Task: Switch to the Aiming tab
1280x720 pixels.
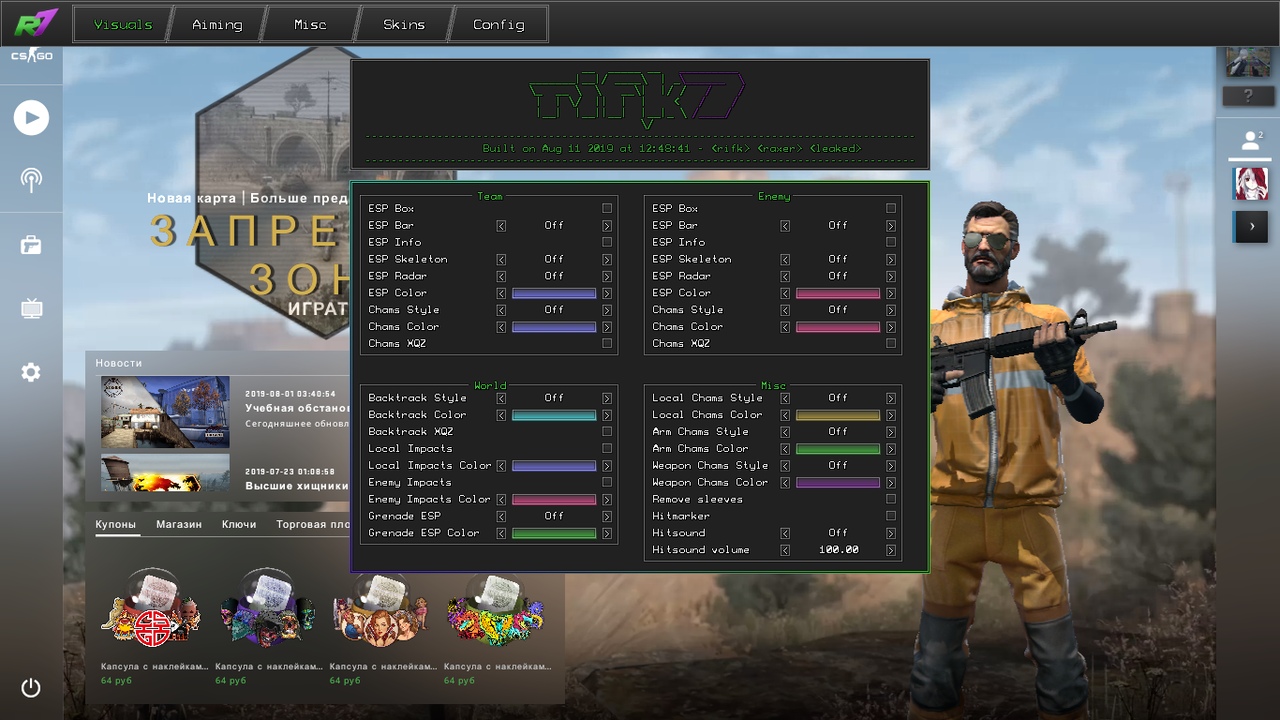Action: pyautogui.click(x=217, y=25)
